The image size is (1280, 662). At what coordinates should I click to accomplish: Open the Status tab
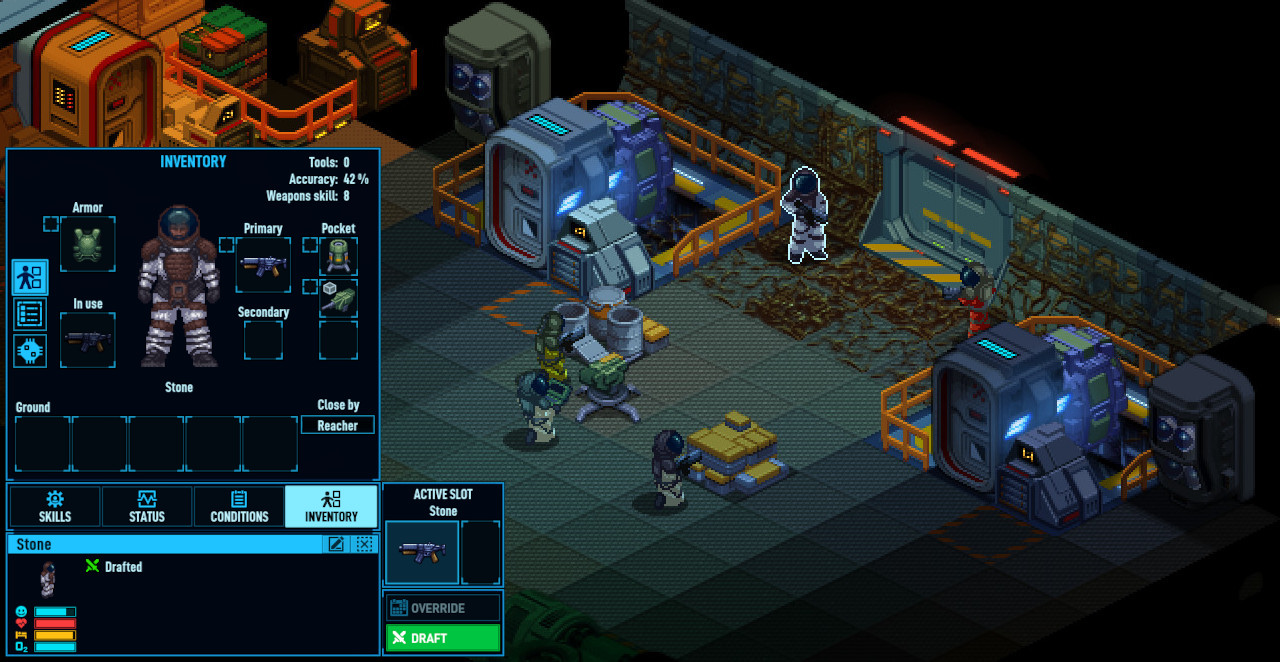[147, 507]
